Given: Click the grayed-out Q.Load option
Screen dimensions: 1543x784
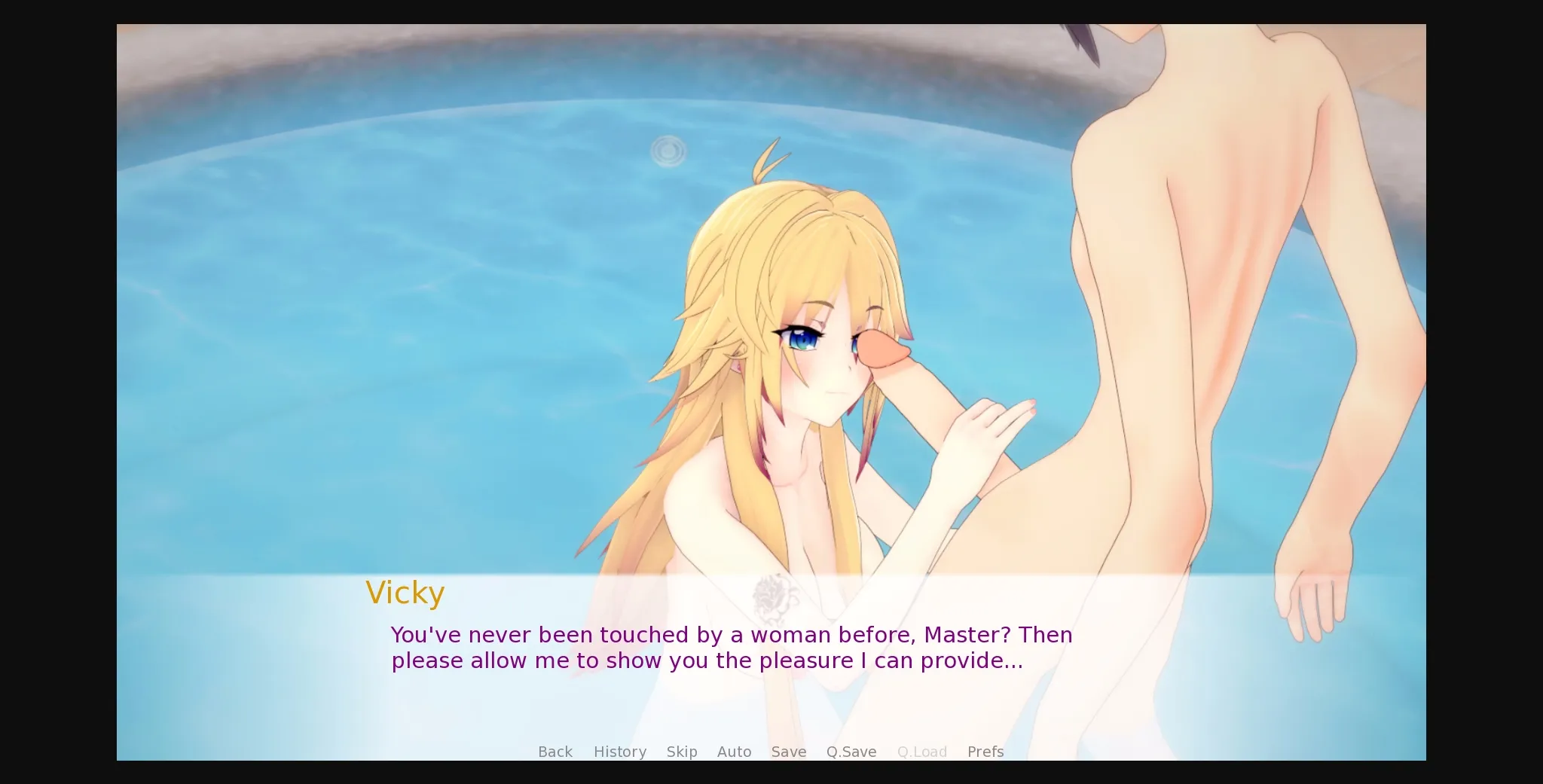Looking at the screenshot, I should [922, 751].
